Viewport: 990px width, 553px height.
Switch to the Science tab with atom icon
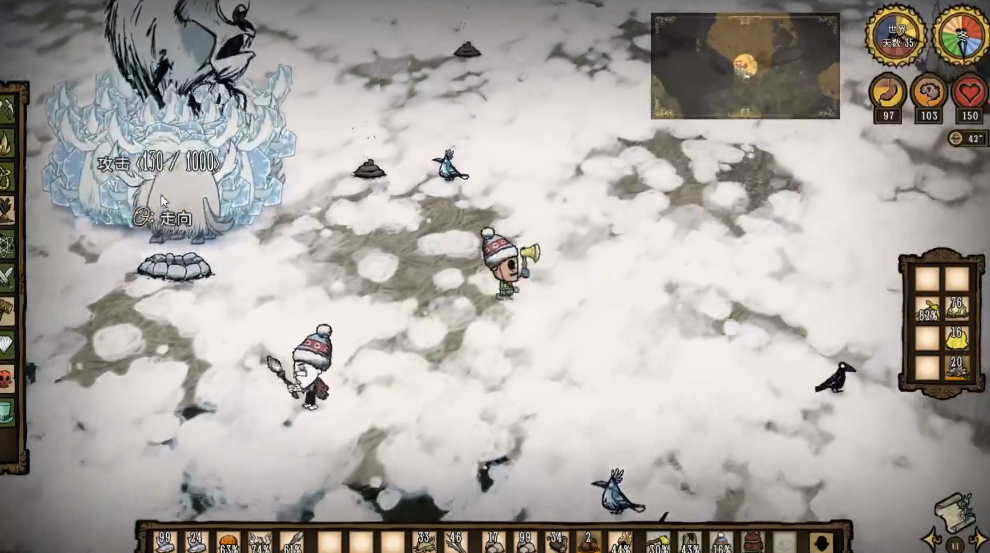pyautogui.click(x=7, y=244)
